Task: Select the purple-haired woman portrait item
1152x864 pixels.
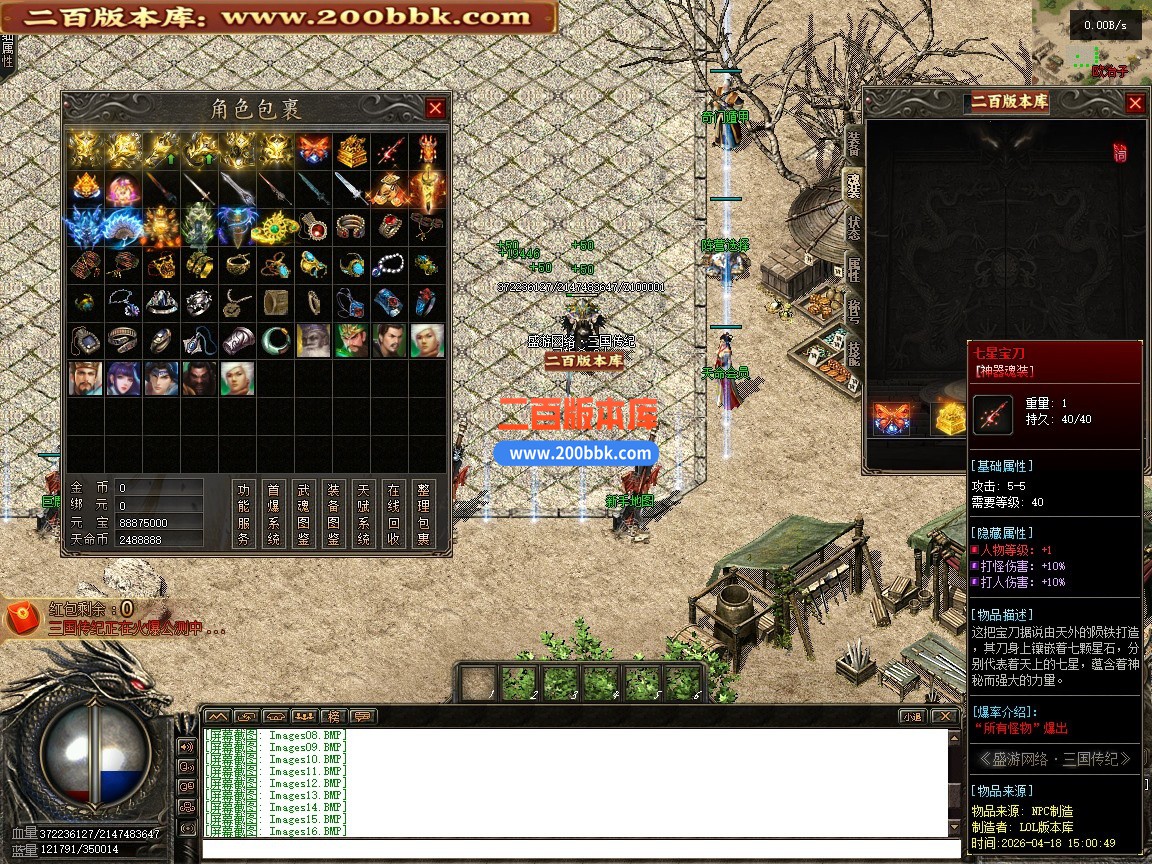Action: click(123, 378)
